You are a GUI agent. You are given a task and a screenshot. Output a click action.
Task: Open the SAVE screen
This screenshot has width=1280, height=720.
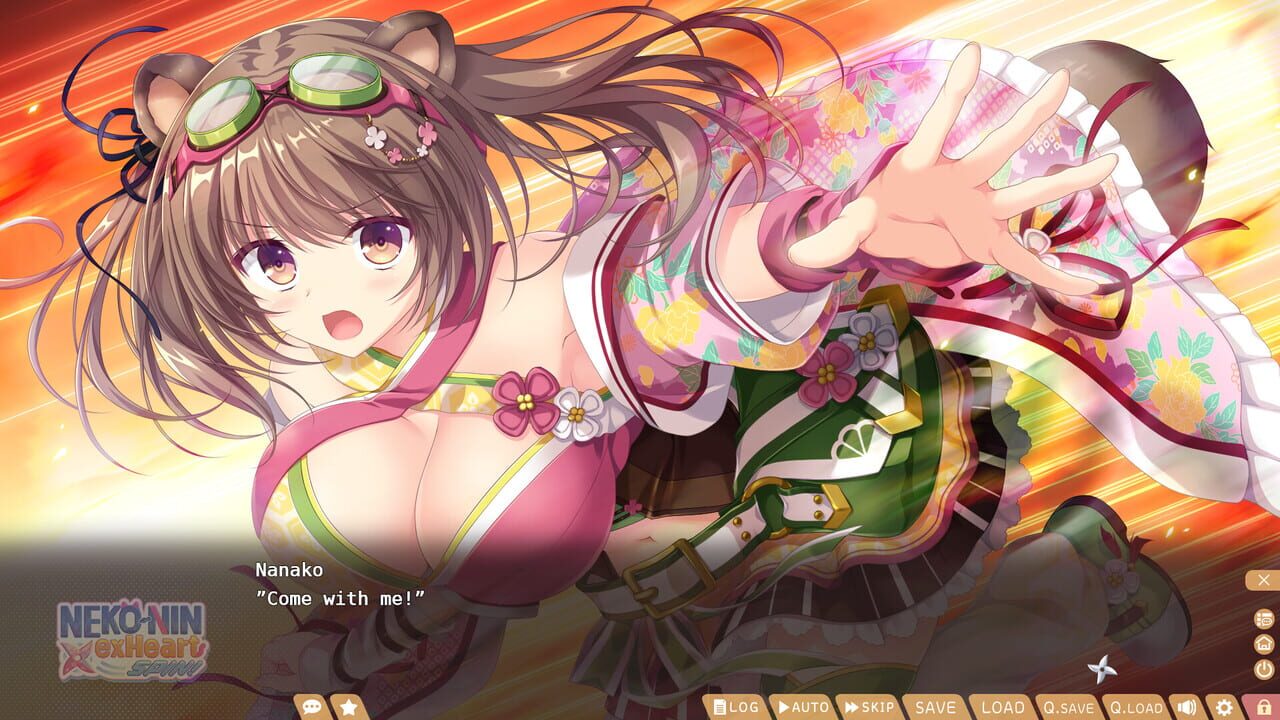936,707
